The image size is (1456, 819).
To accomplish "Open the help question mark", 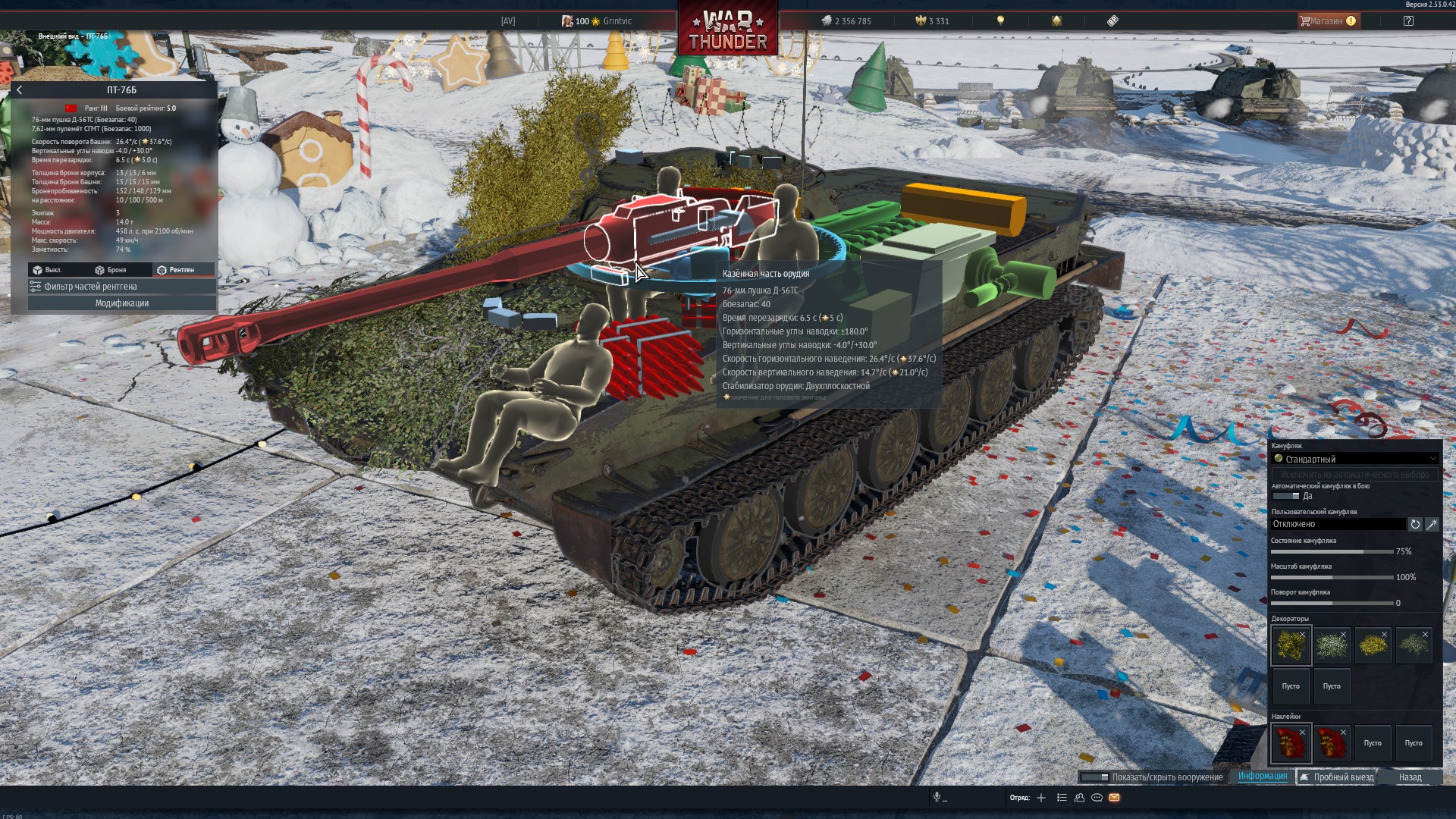I will (1408, 21).
